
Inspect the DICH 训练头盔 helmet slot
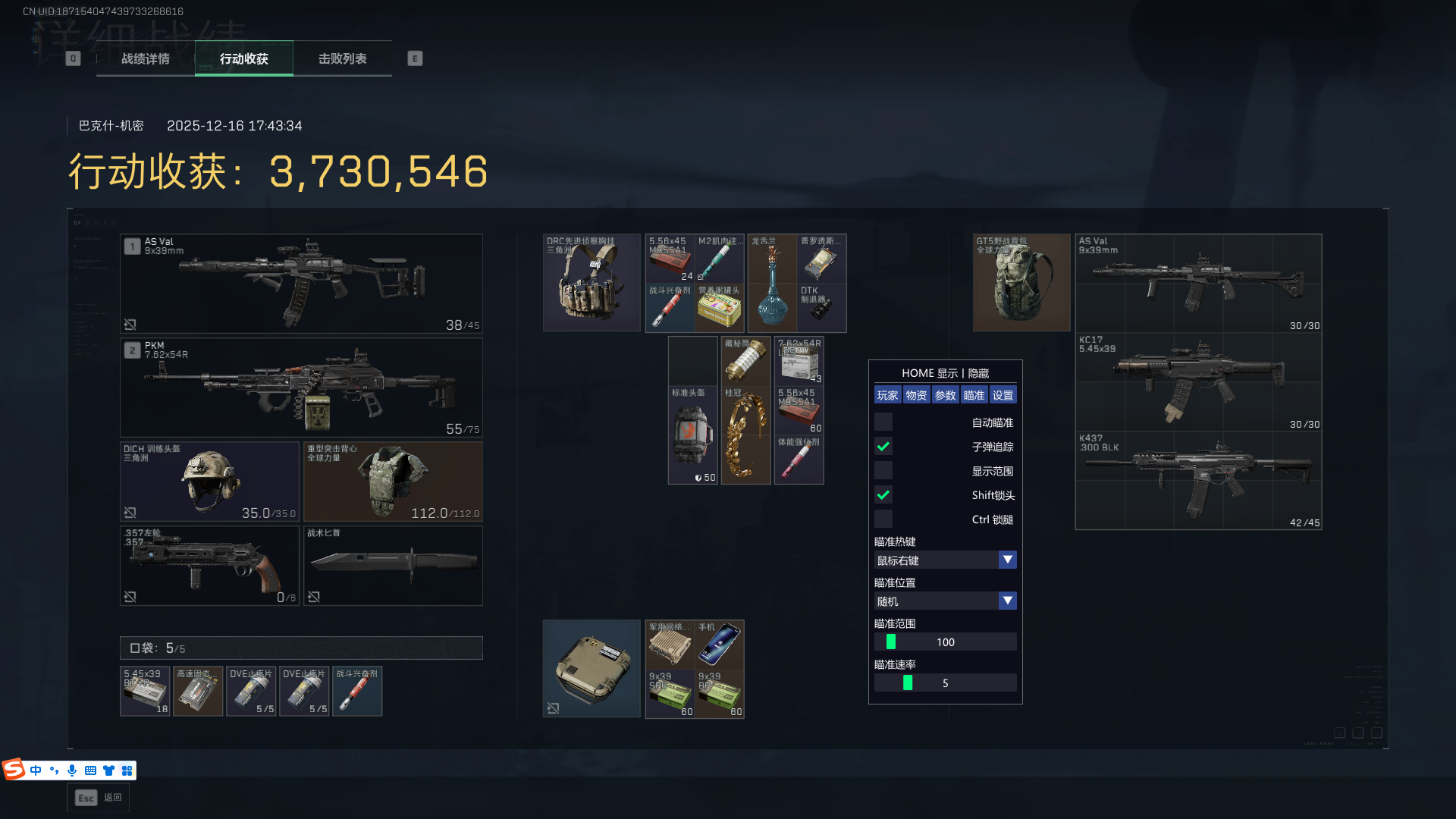tap(209, 482)
